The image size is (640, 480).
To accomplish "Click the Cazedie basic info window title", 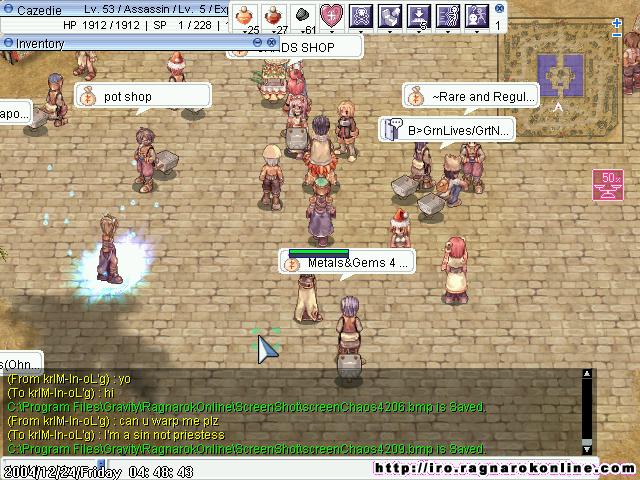I will tap(40, 8).
